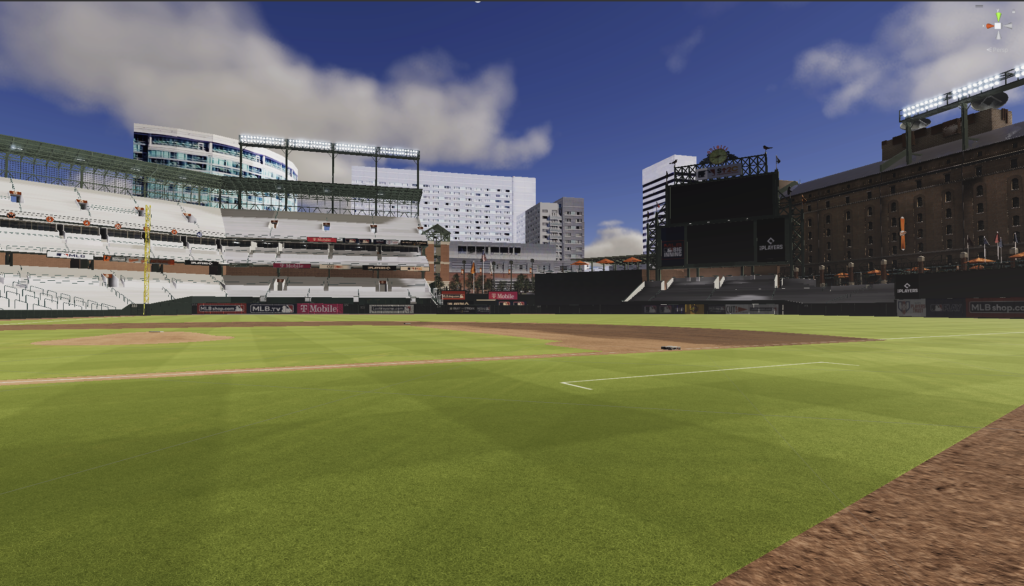Click the red X-axis cone on the scene gizmo

(x=988, y=26)
